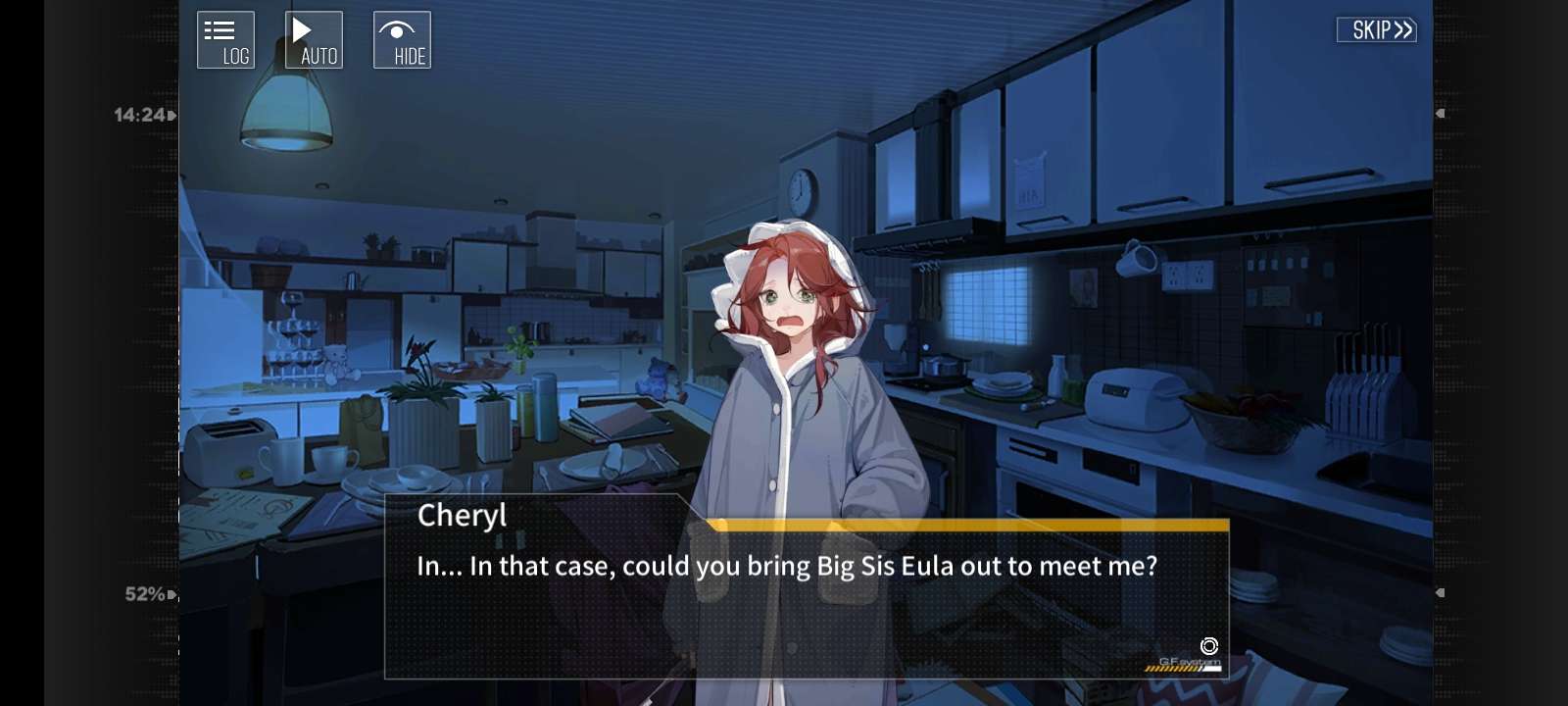Enable AUTO dialogue playback

point(314,40)
